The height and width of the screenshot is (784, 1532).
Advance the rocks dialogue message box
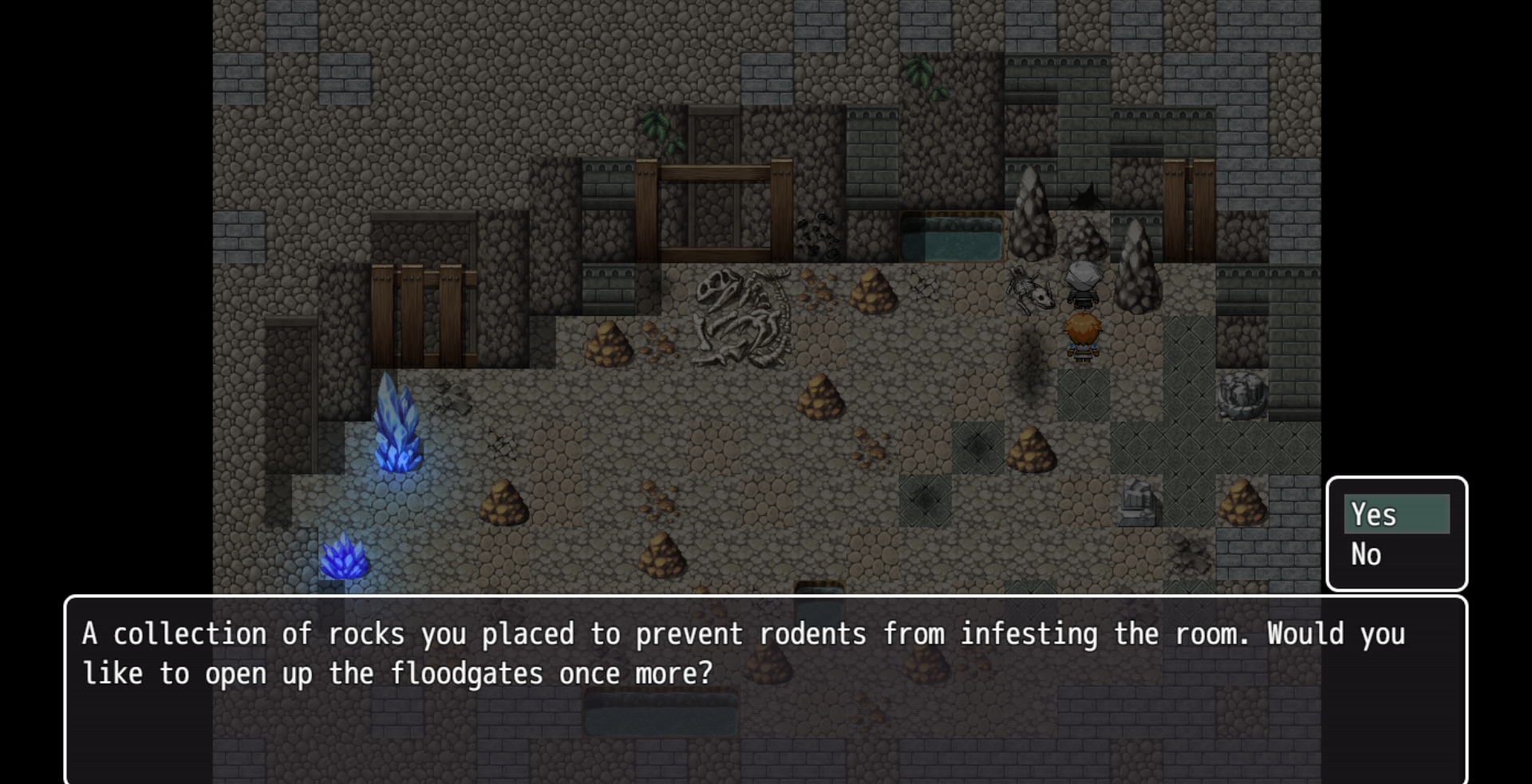point(764,689)
